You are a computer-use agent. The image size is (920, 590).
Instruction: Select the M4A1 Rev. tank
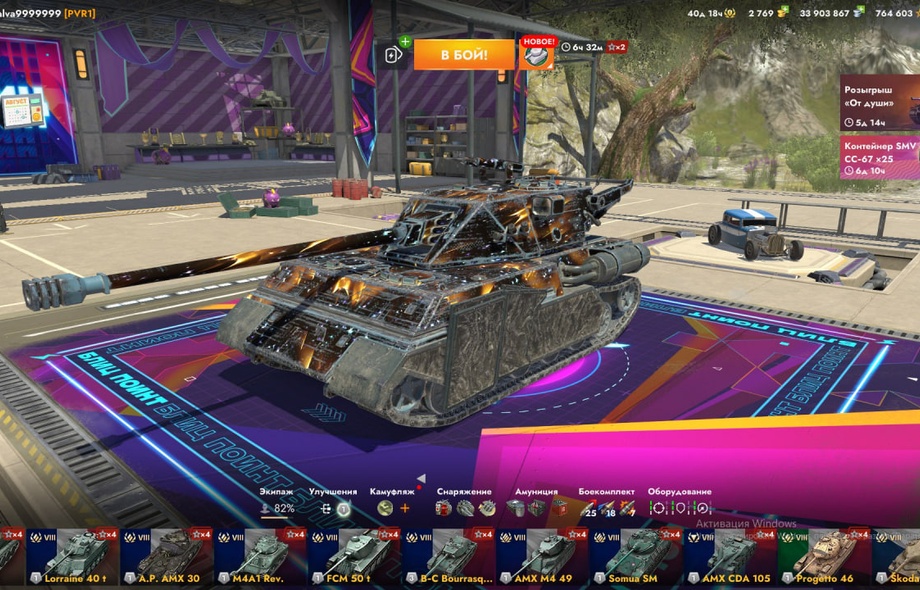(260, 556)
